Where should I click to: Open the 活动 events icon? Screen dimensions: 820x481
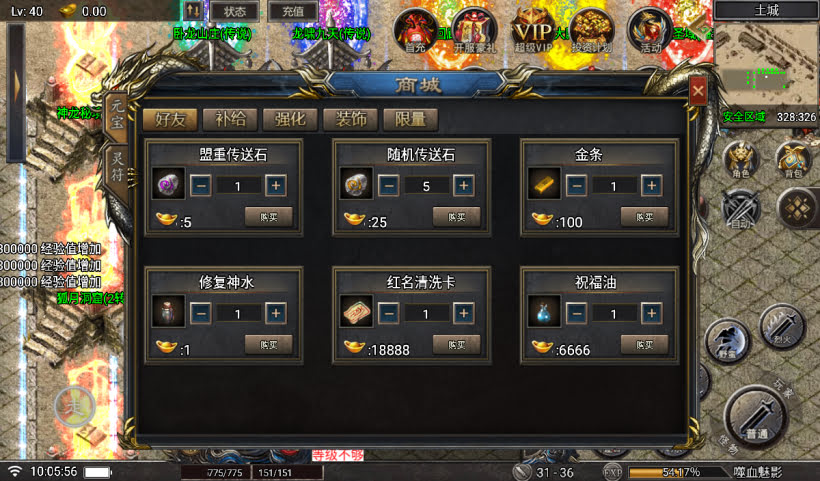[x=651, y=30]
